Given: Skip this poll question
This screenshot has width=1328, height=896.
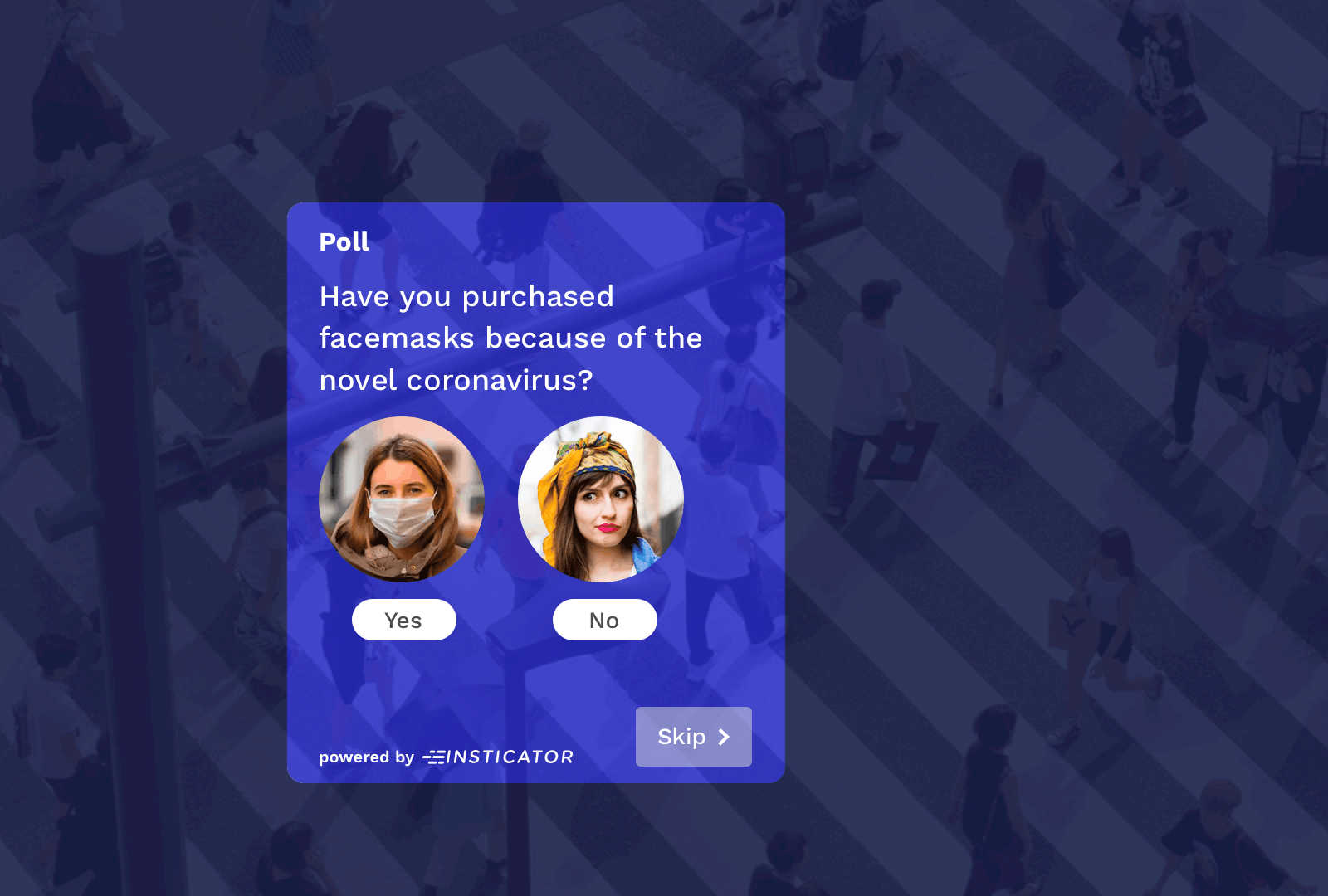Looking at the screenshot, I should 693,737.
